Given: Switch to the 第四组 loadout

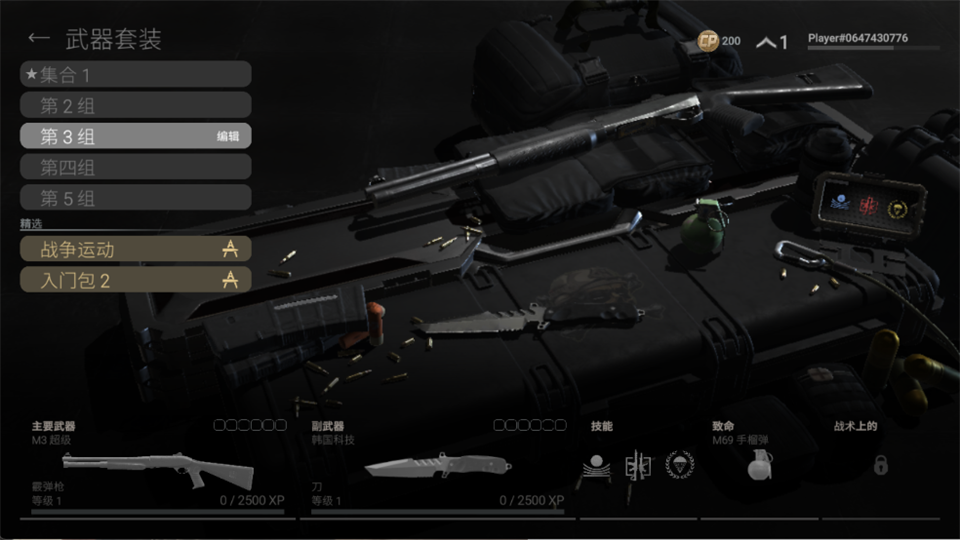Looking at the screenshot, I should (x=135, y=167).
